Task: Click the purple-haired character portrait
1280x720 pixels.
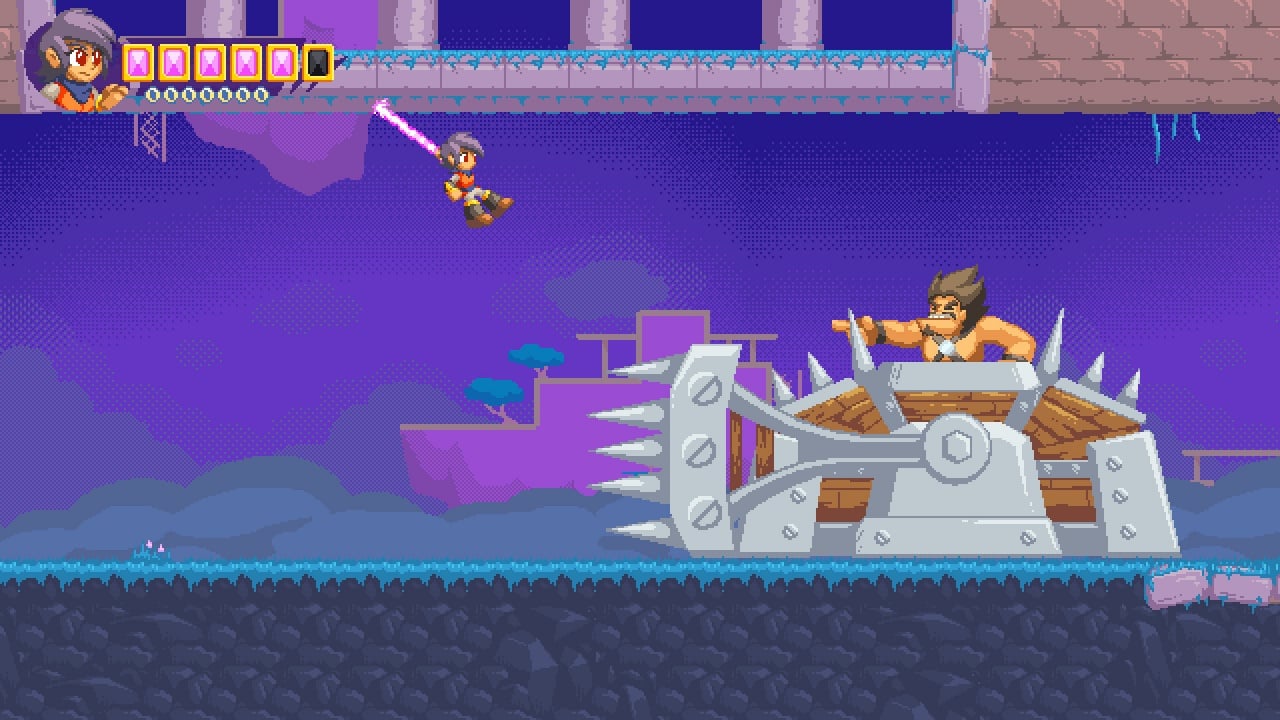Action: (73, 60)
